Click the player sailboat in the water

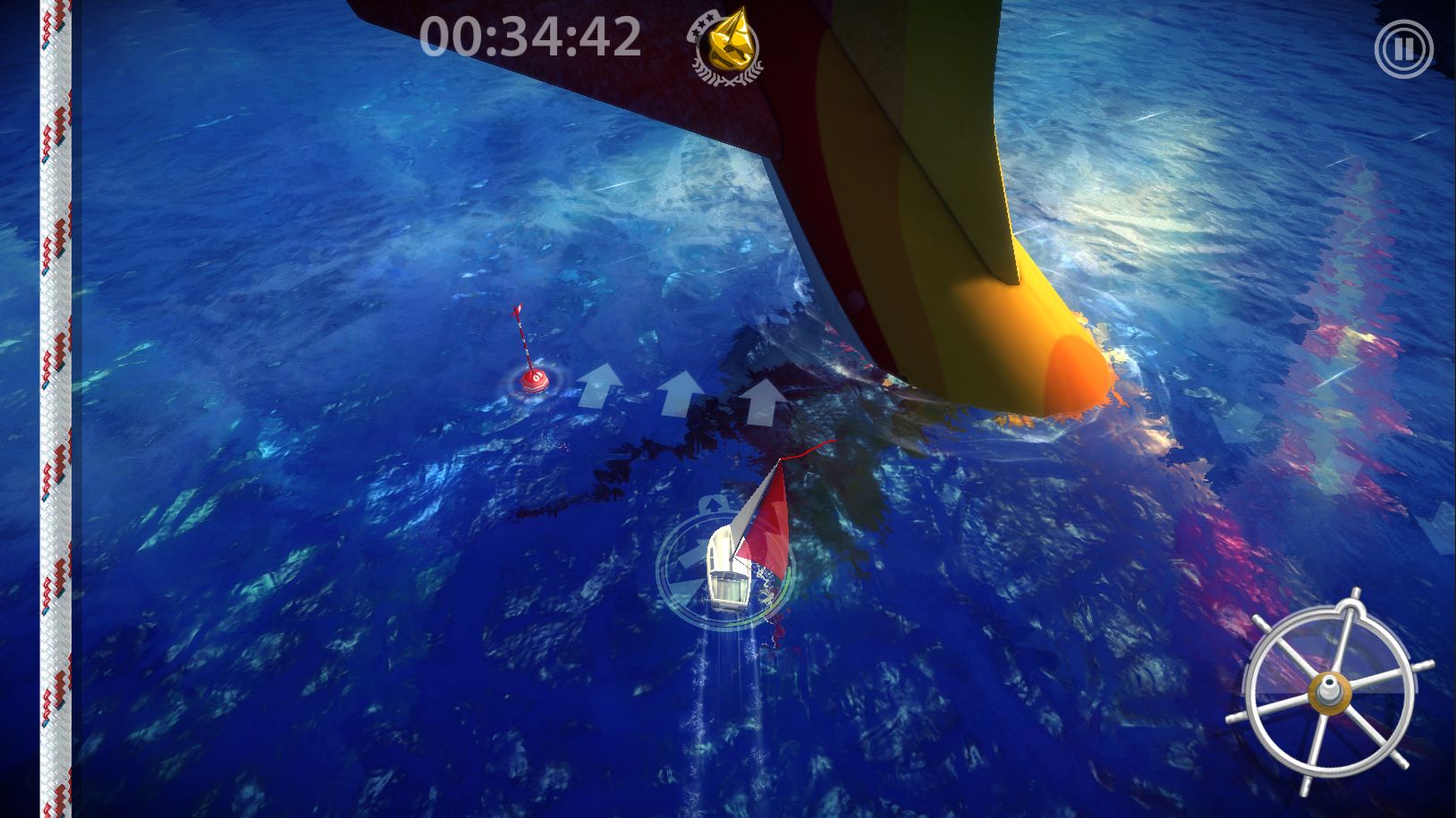pyautogui.click(x=733, y=563)
